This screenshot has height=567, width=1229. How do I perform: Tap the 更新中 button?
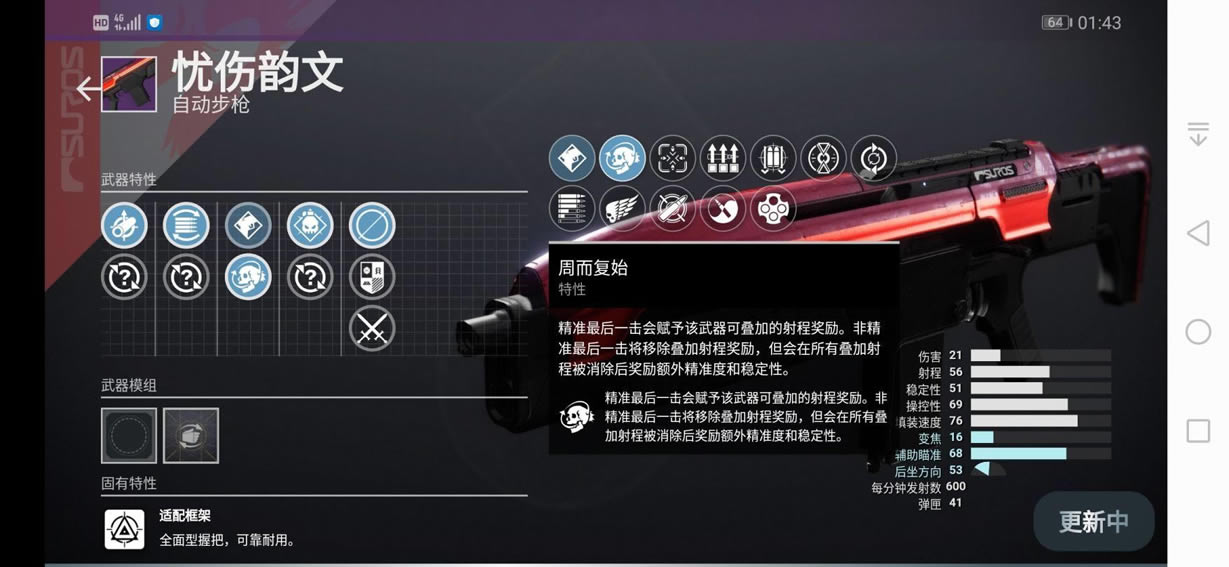pos(1093,521)
